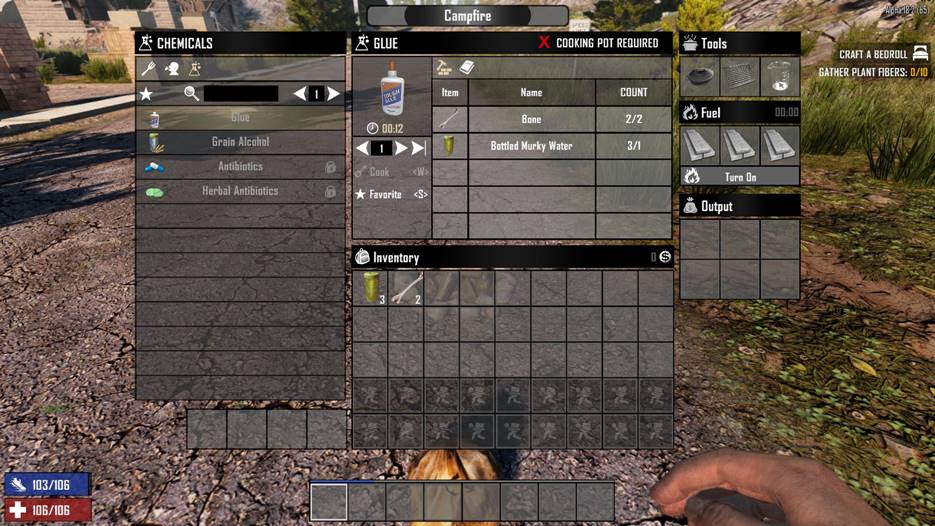The height and width of the screenshot is (526, 935).
Task: Select the bottled murky water in inventory
Action: pyautogui.click(x=371, y=288)
